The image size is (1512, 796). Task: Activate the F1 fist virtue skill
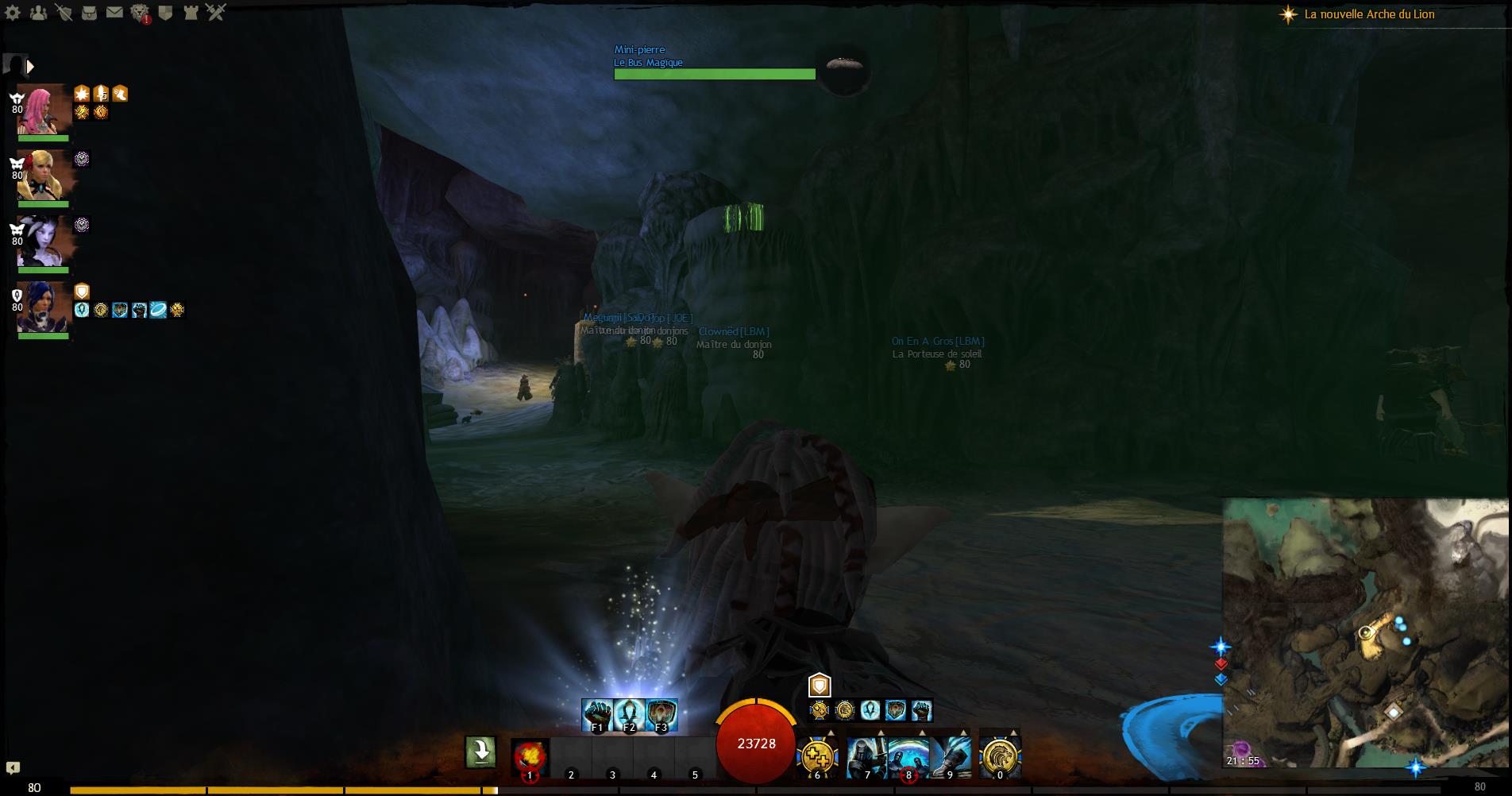(x=597, y=715)
